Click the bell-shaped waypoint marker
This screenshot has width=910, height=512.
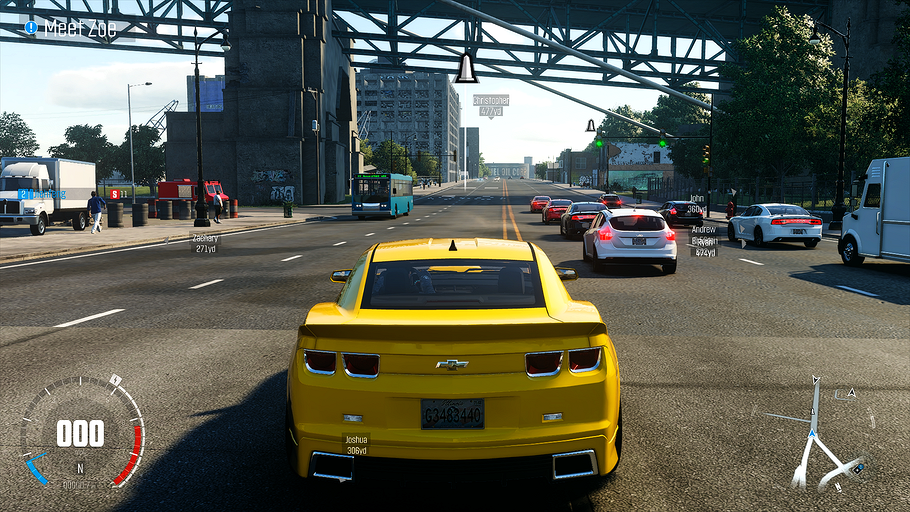466,69
